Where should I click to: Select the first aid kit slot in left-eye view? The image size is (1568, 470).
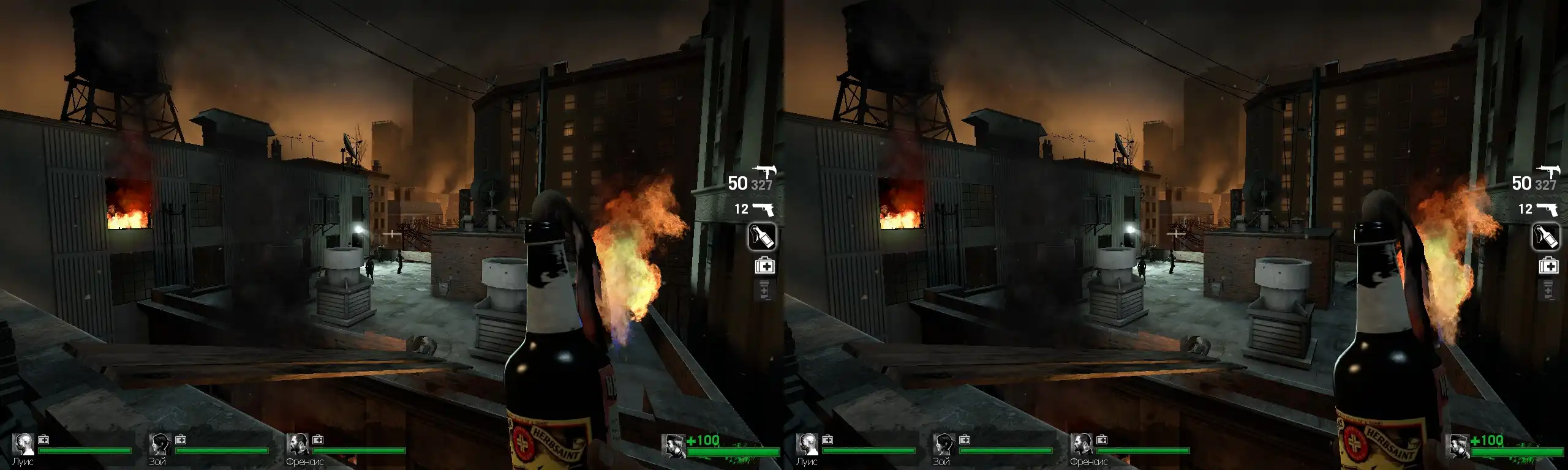pyautogui.click(x=764, y=266)
